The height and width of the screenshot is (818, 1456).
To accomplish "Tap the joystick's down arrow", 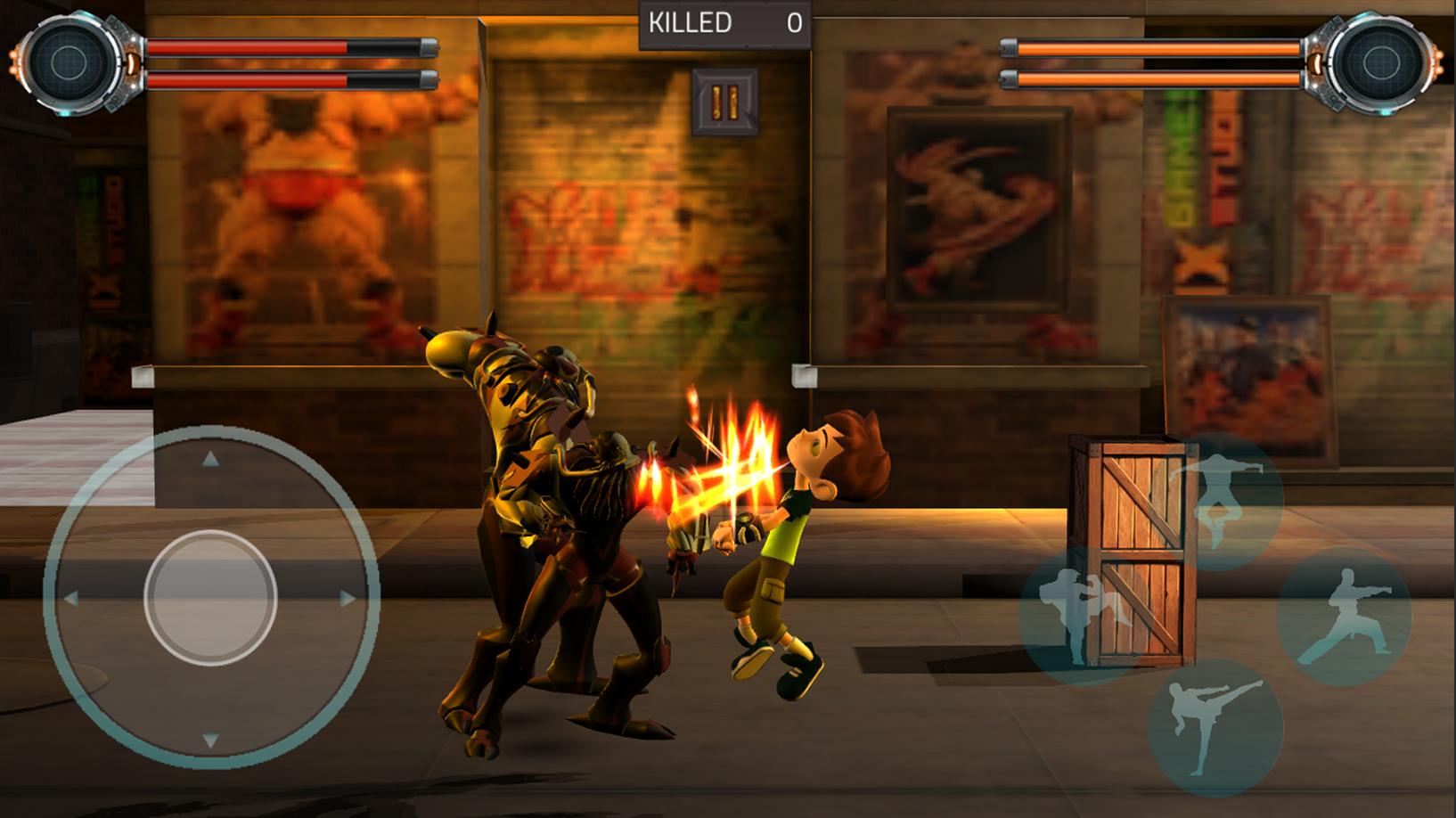I will click(210, 739).
